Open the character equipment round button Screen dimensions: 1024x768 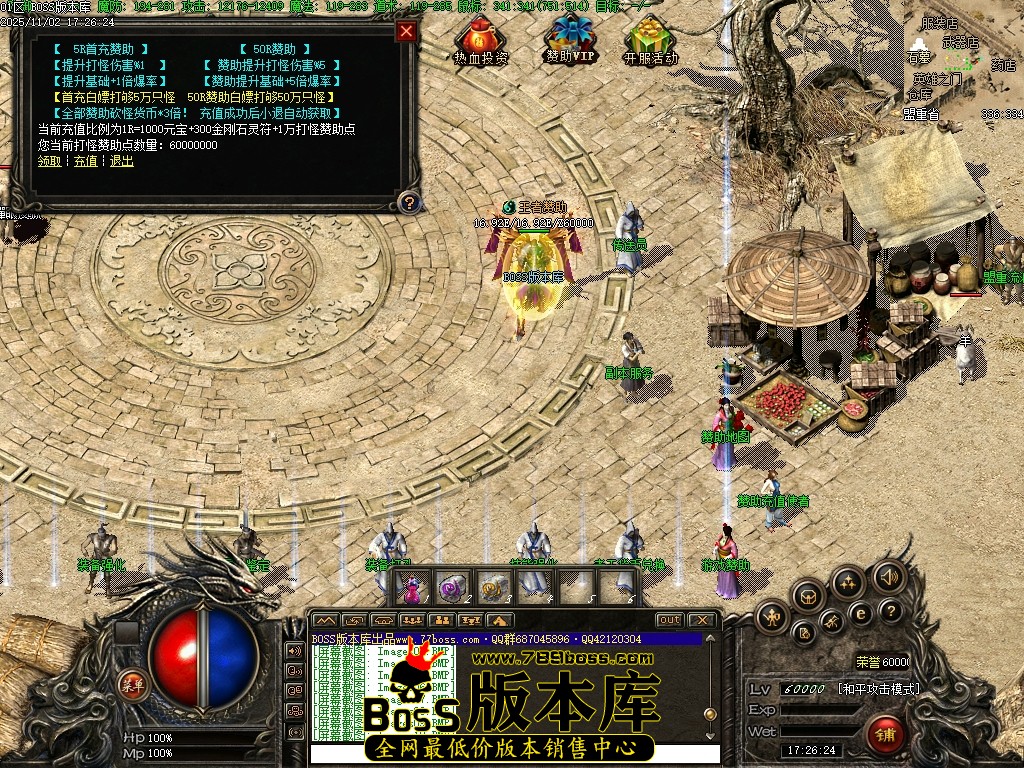tap(772, 616)
